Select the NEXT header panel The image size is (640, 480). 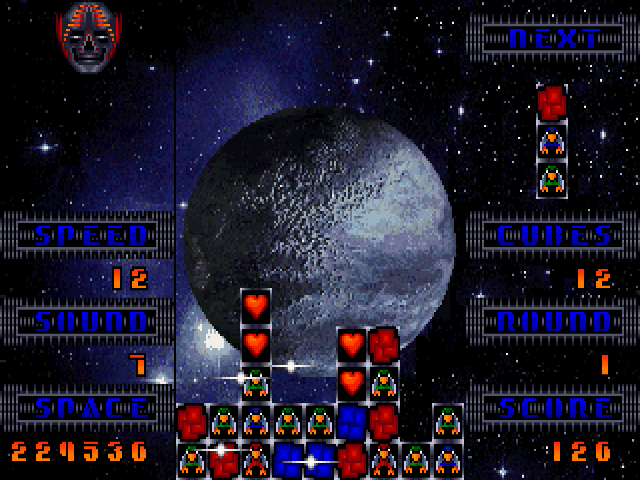pos(553,39)
